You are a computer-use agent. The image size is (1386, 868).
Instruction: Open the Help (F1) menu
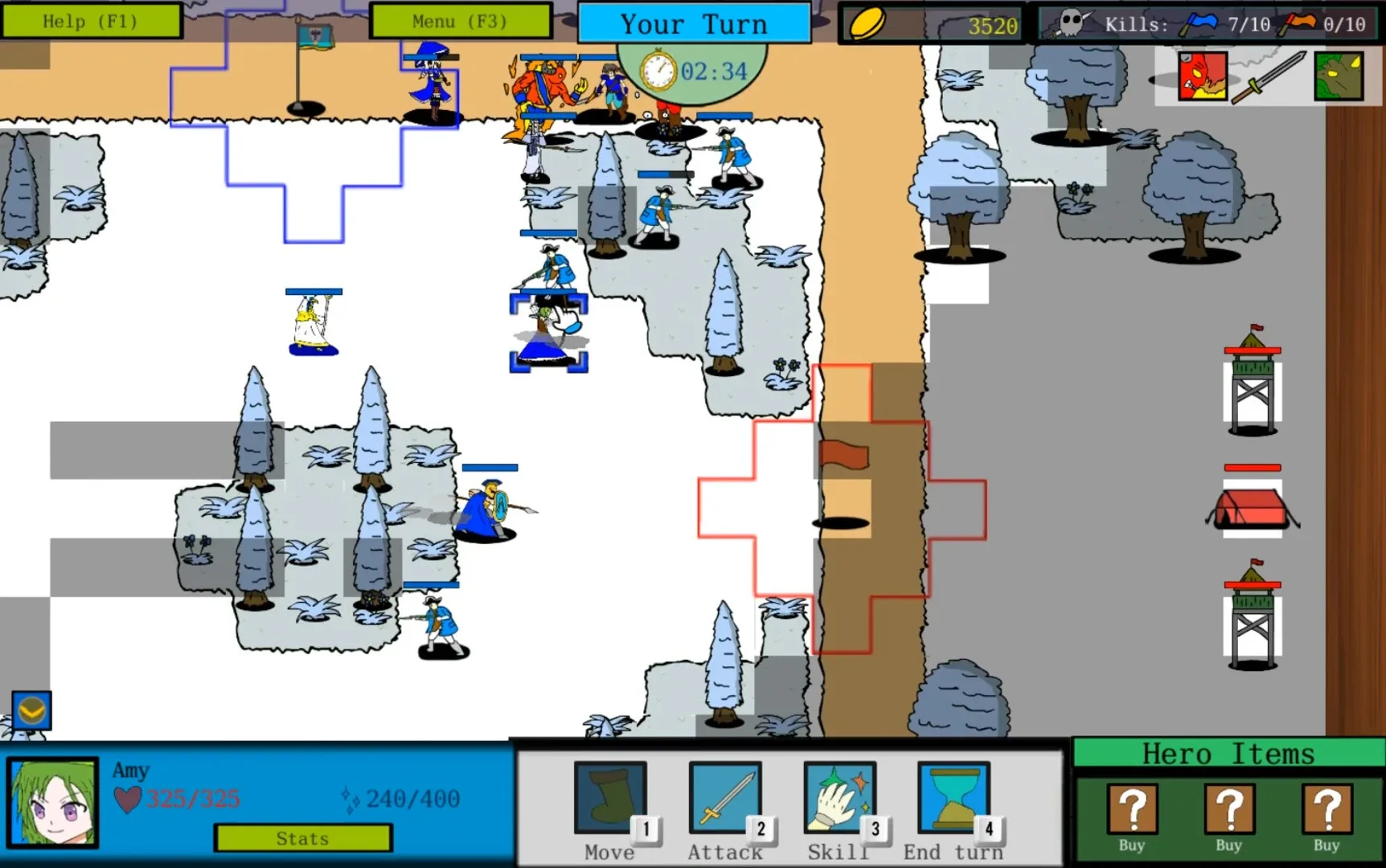pyautogui.click(x=92, y=21)
